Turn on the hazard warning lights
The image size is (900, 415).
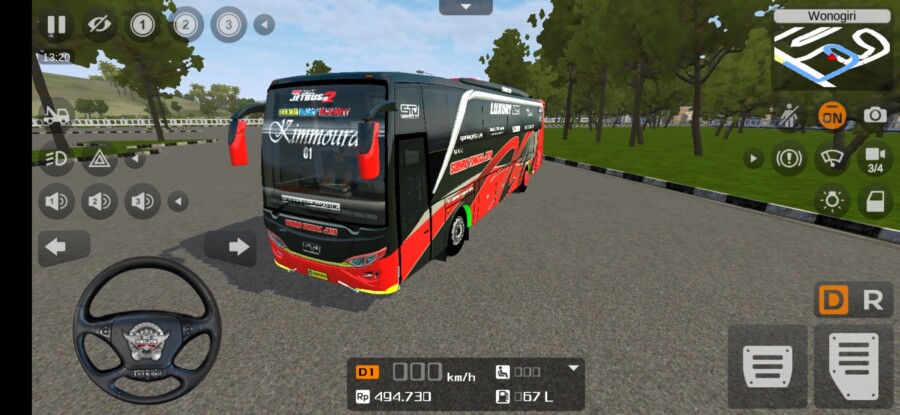(x=99, y=158)
